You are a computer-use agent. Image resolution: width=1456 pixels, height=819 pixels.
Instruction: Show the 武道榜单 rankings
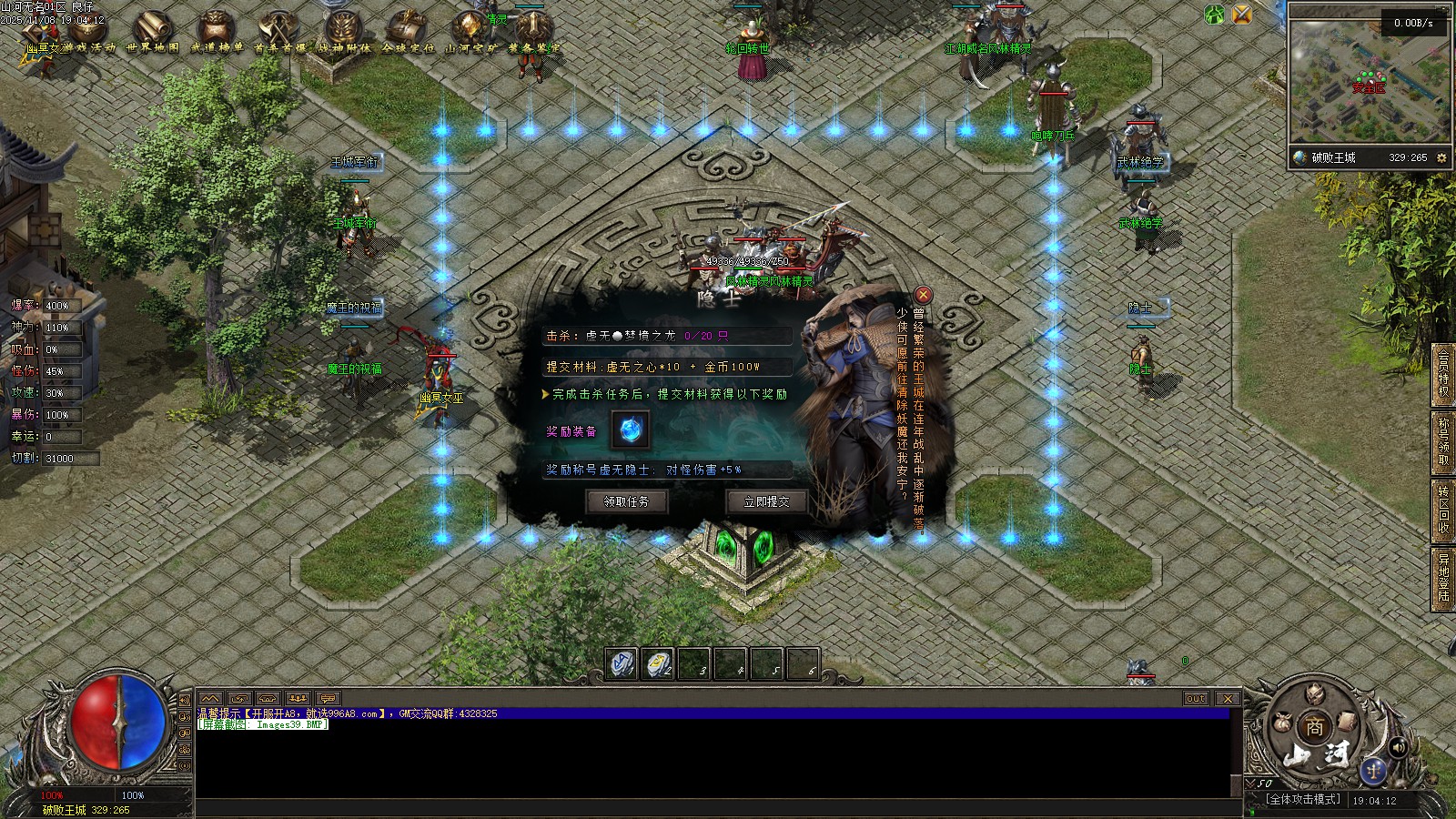pyautogui.click(x=217, y=31)
